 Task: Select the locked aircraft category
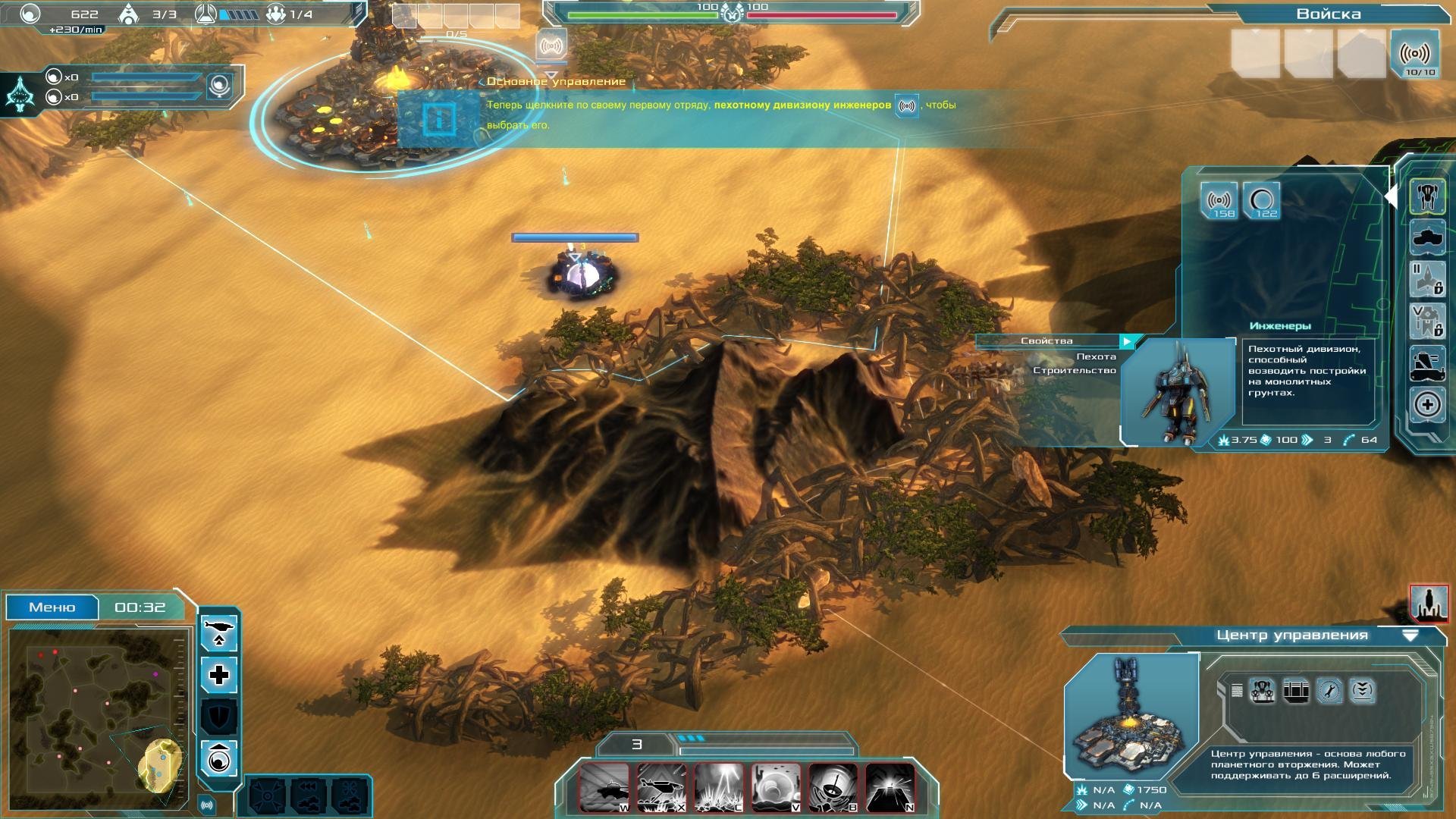coord(1427,279)
